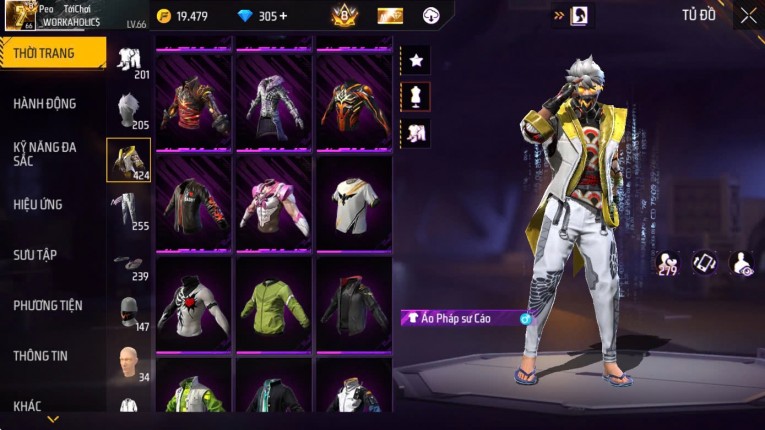
Task: Open the Hành Động menu section
Action: coord(45,104)
